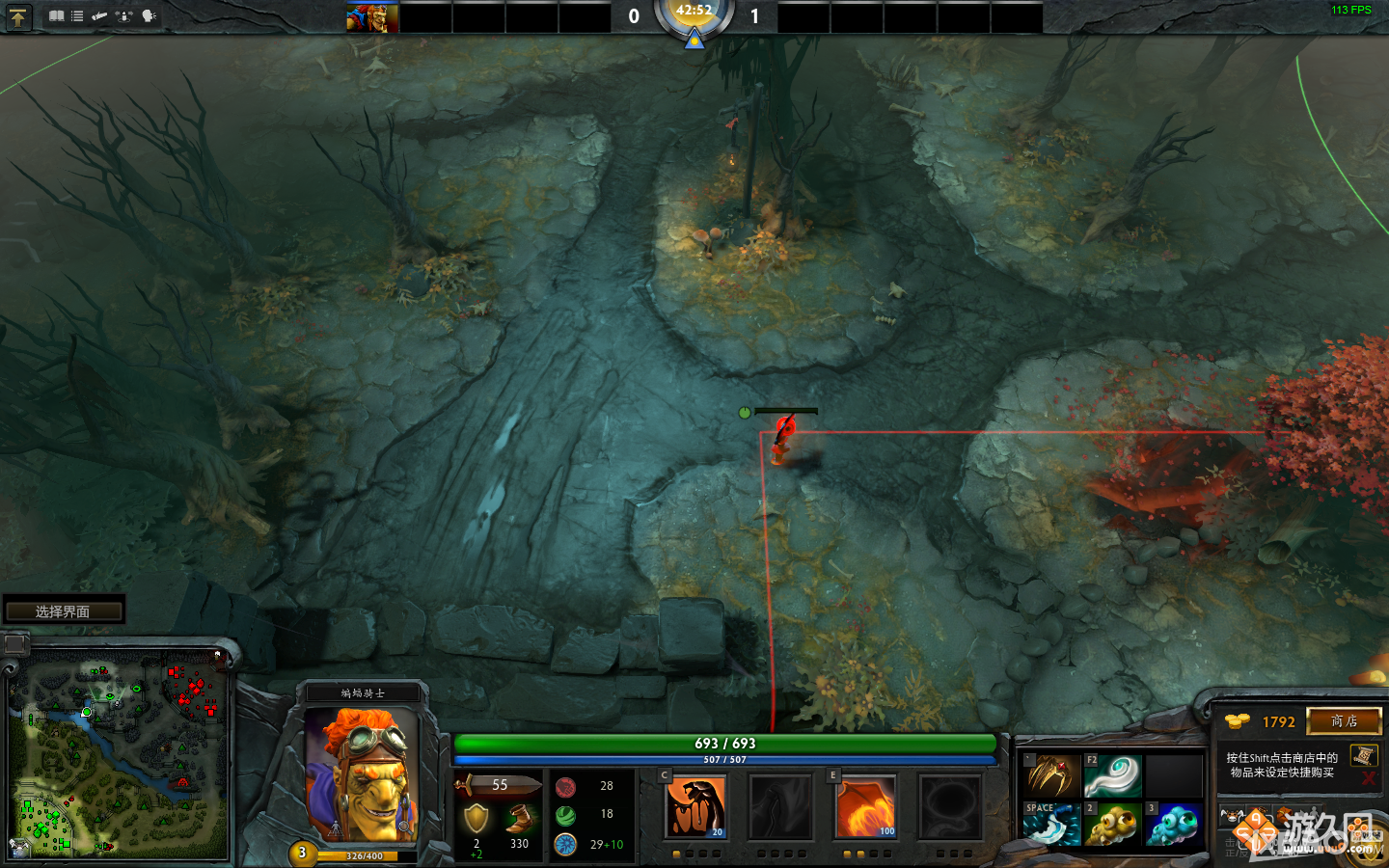Image resolution: width=1389 pixels, height=868 pixels.
Task: Click the experience ring showing level 3
Action: (303, 852)
